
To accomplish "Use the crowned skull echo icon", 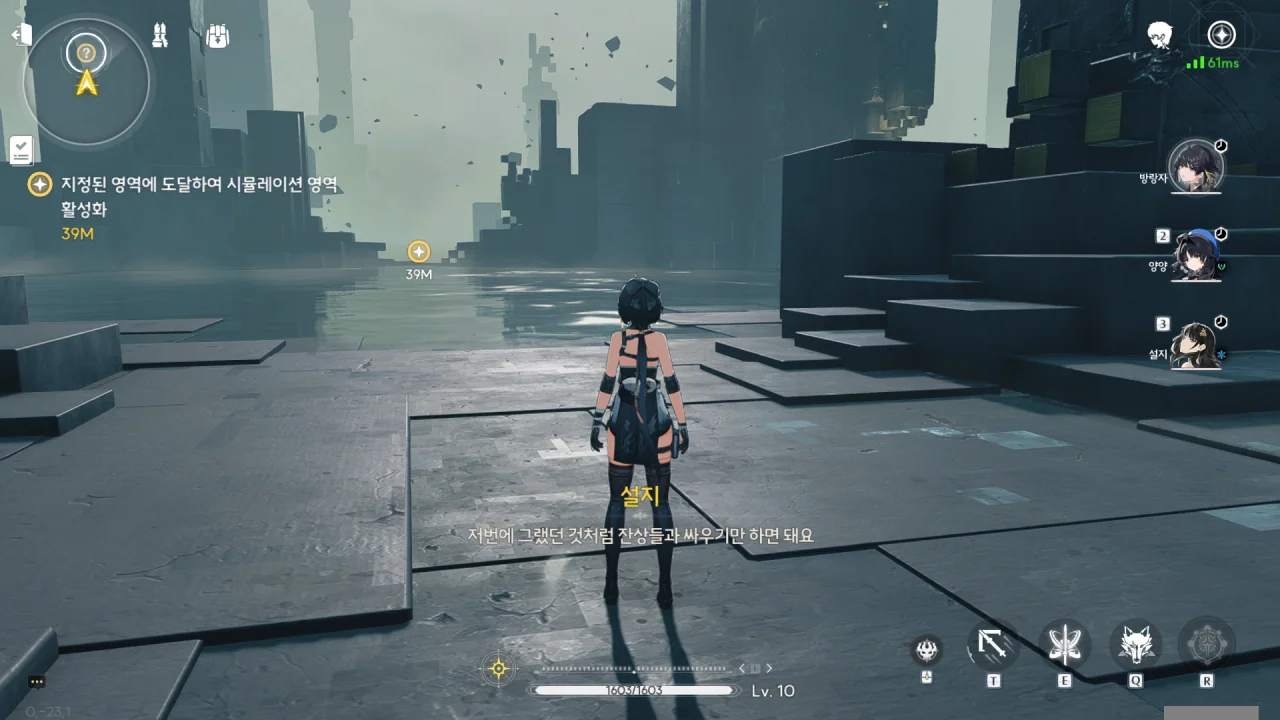I will coord(927,650).
